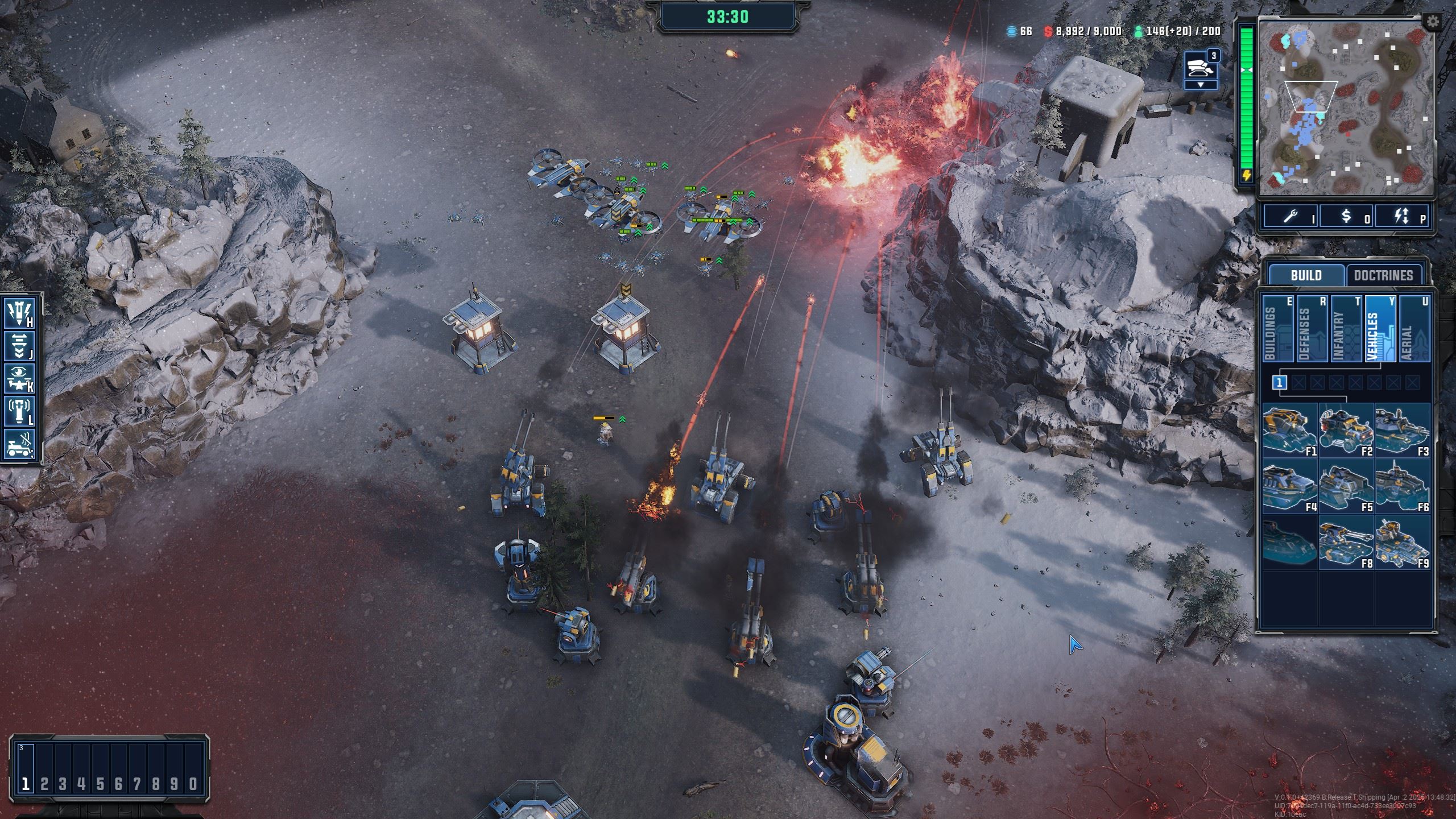This screenshot has height=819, width=1456.
Task: Use the eye-and-drone scan ability marked K
Action: tap(20, 379)
